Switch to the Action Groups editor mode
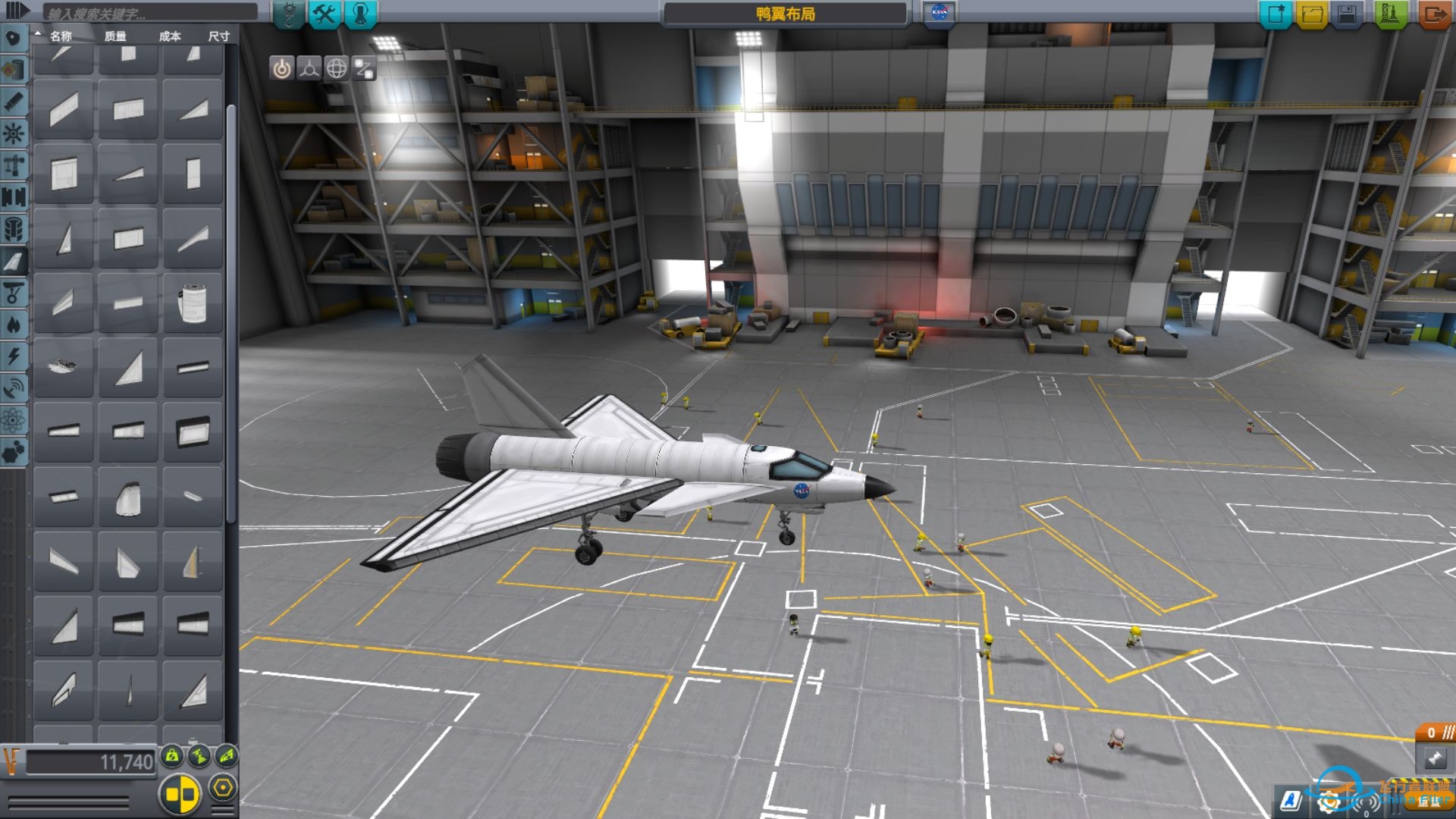This screenshot has height=819, width=1456. (x=325, y=14)
